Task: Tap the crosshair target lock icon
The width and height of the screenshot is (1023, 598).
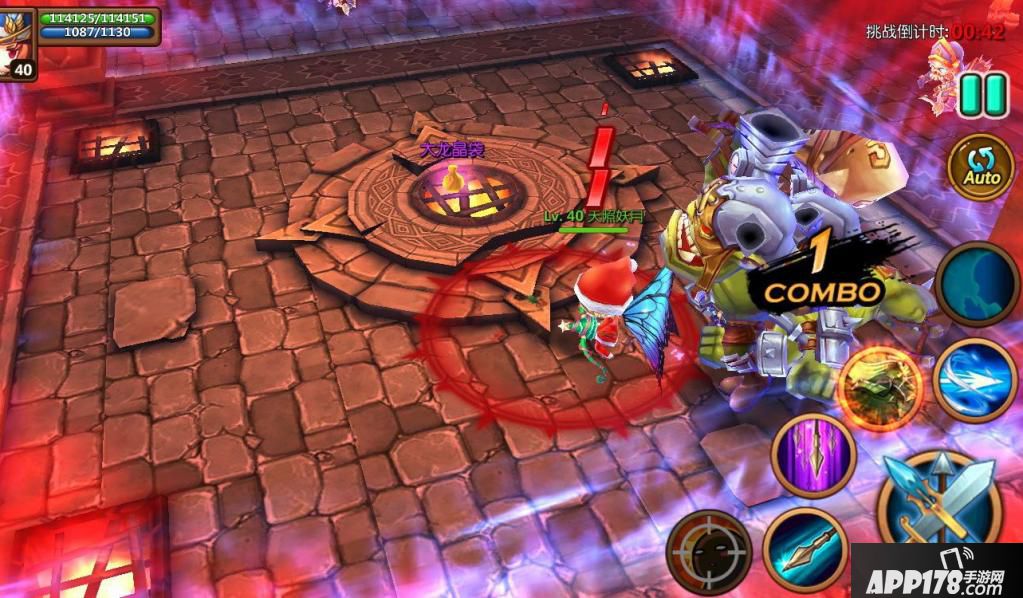Action: 709,551
